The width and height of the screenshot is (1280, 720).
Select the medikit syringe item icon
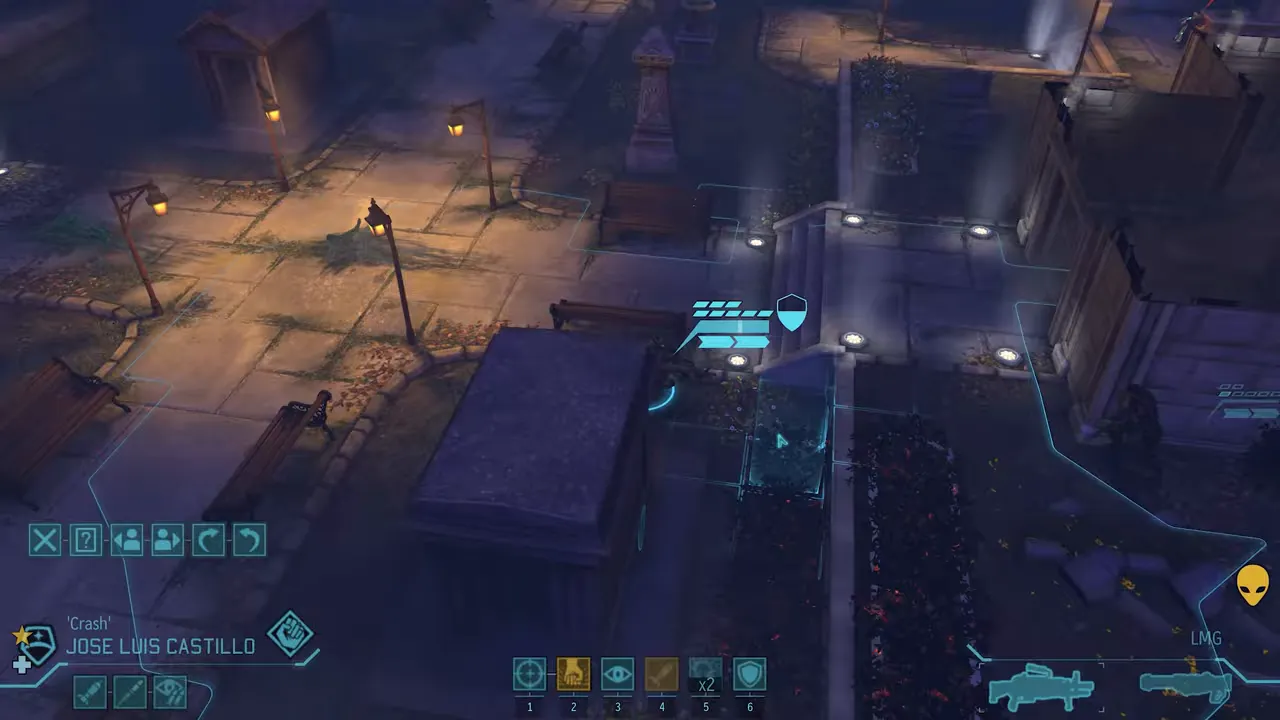coord(130,691)
